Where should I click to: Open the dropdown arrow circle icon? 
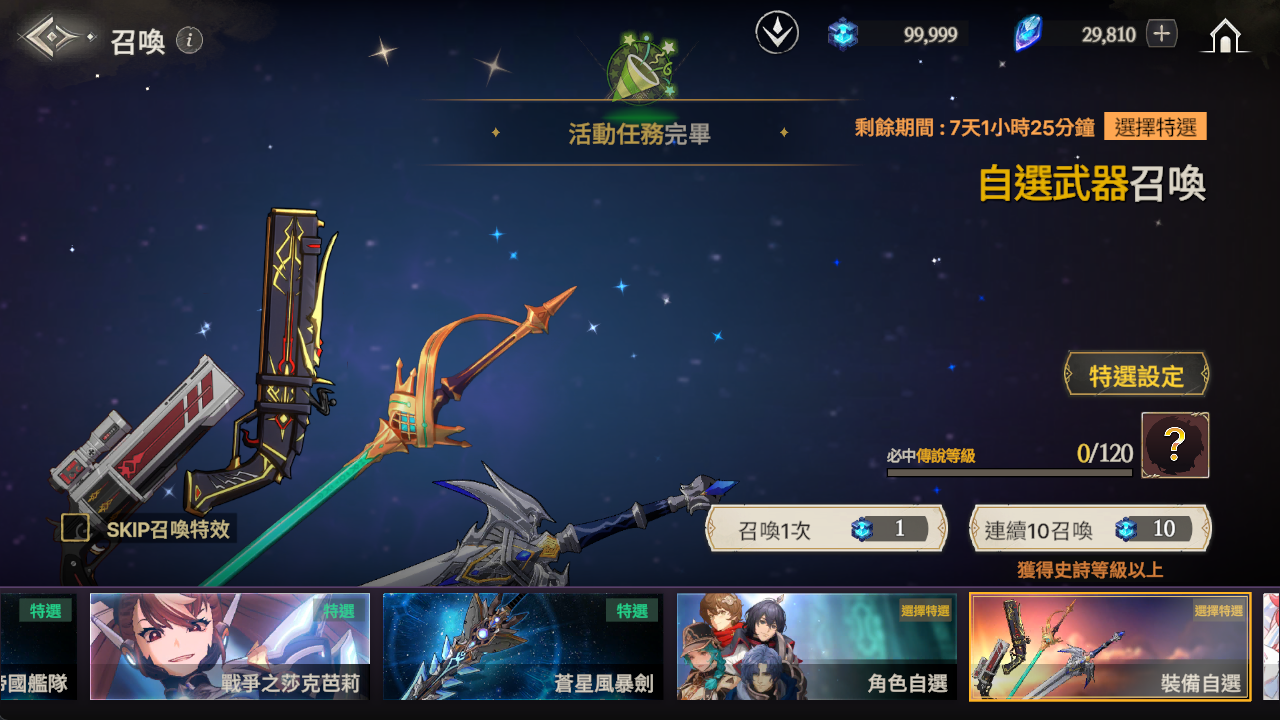tap(777, 34)
